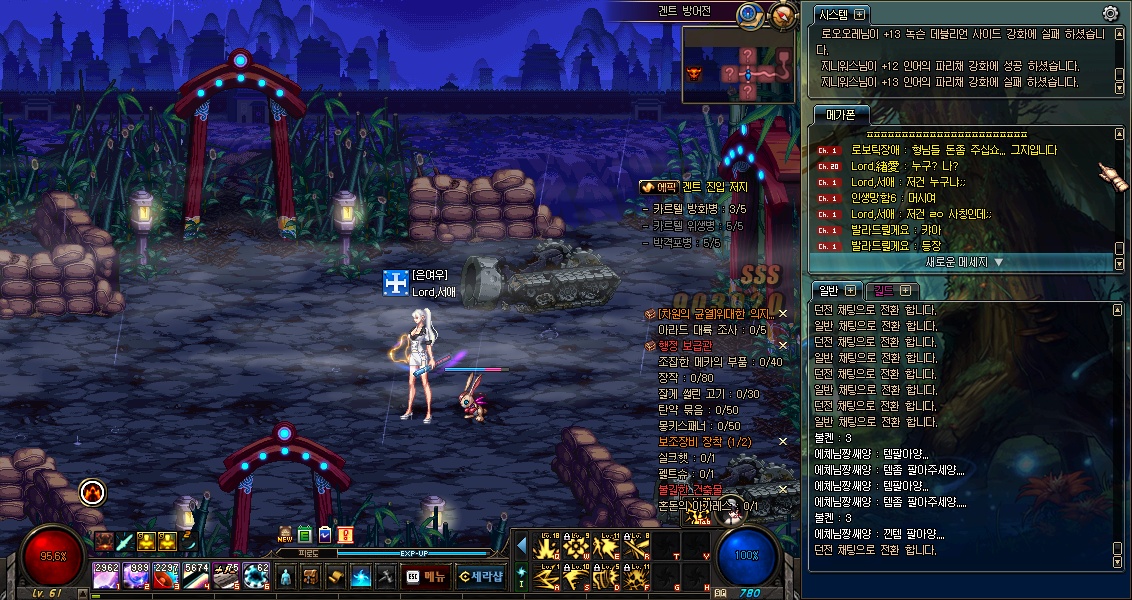Open chat settings gear icon
Screen dimensions: 1132x600
coord(1110,14)
